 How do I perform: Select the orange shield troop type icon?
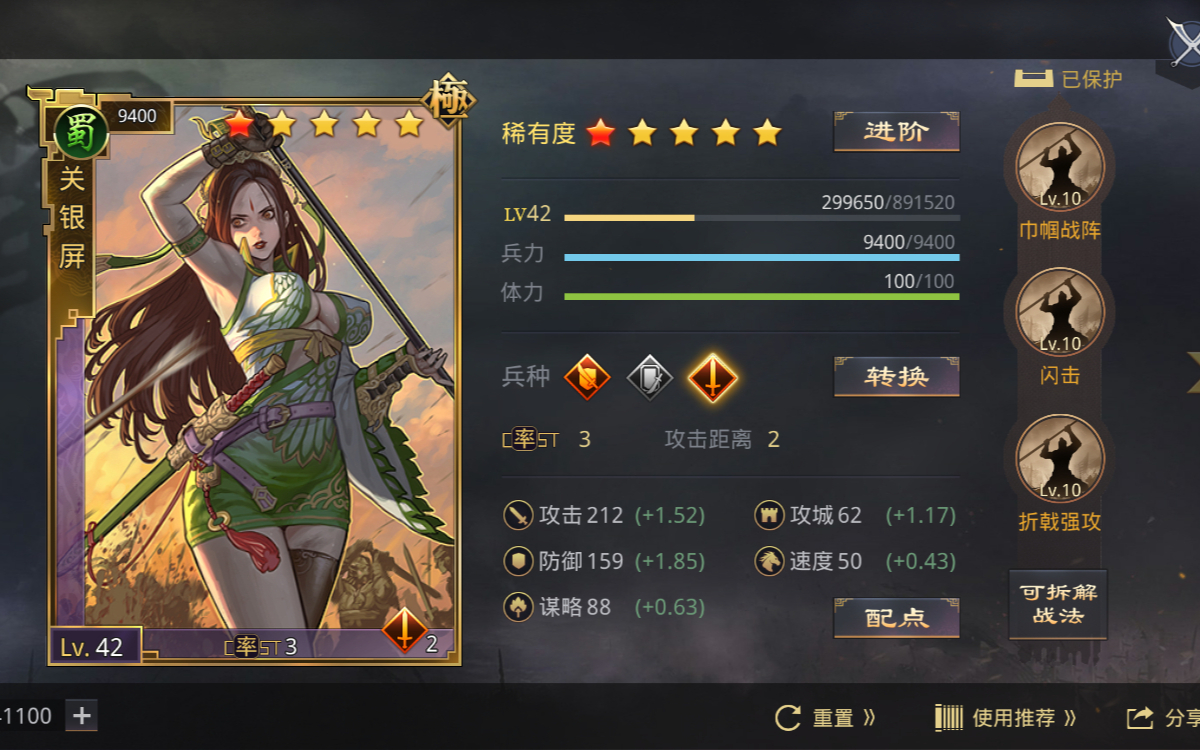tap(587, 378)
